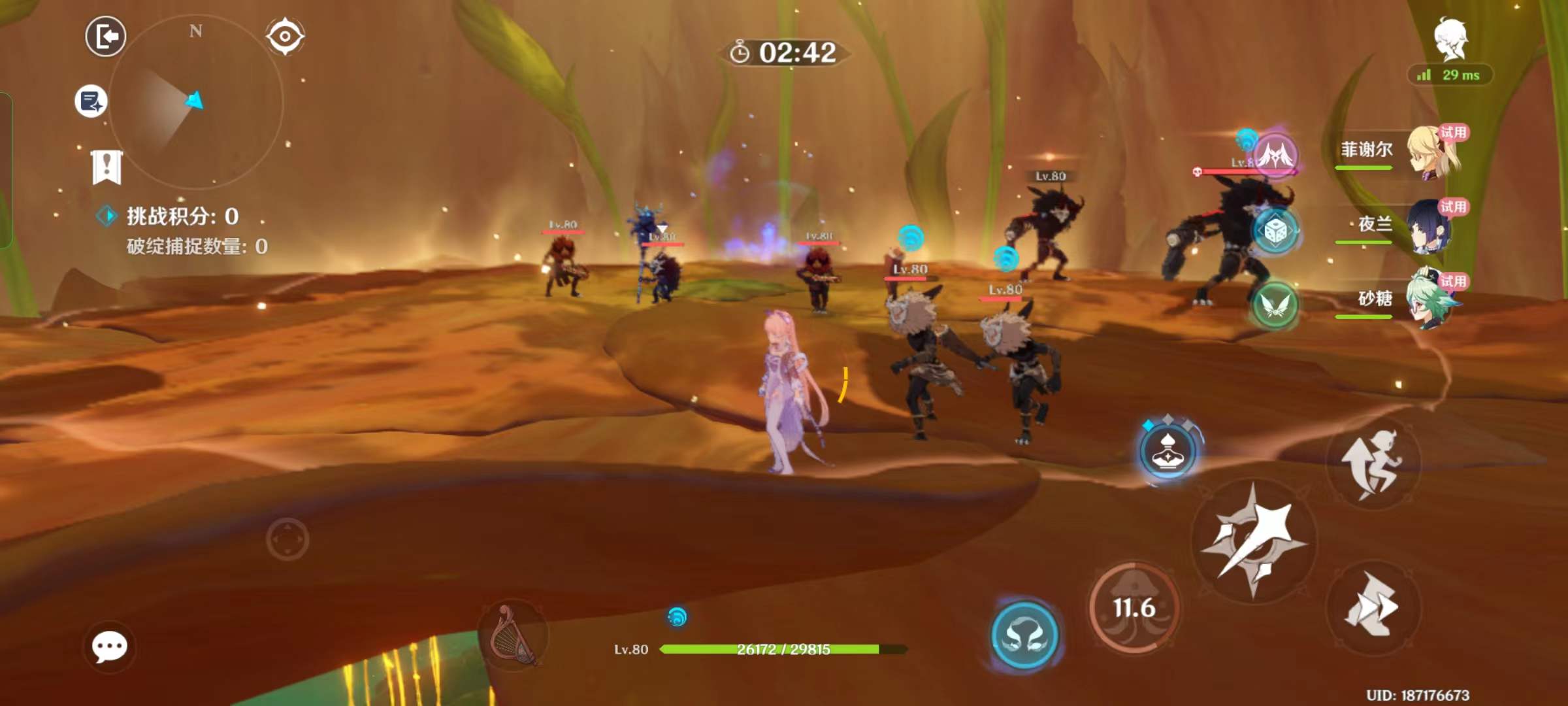Tap 夜兰's dice burst icon

click(1275, 231)
